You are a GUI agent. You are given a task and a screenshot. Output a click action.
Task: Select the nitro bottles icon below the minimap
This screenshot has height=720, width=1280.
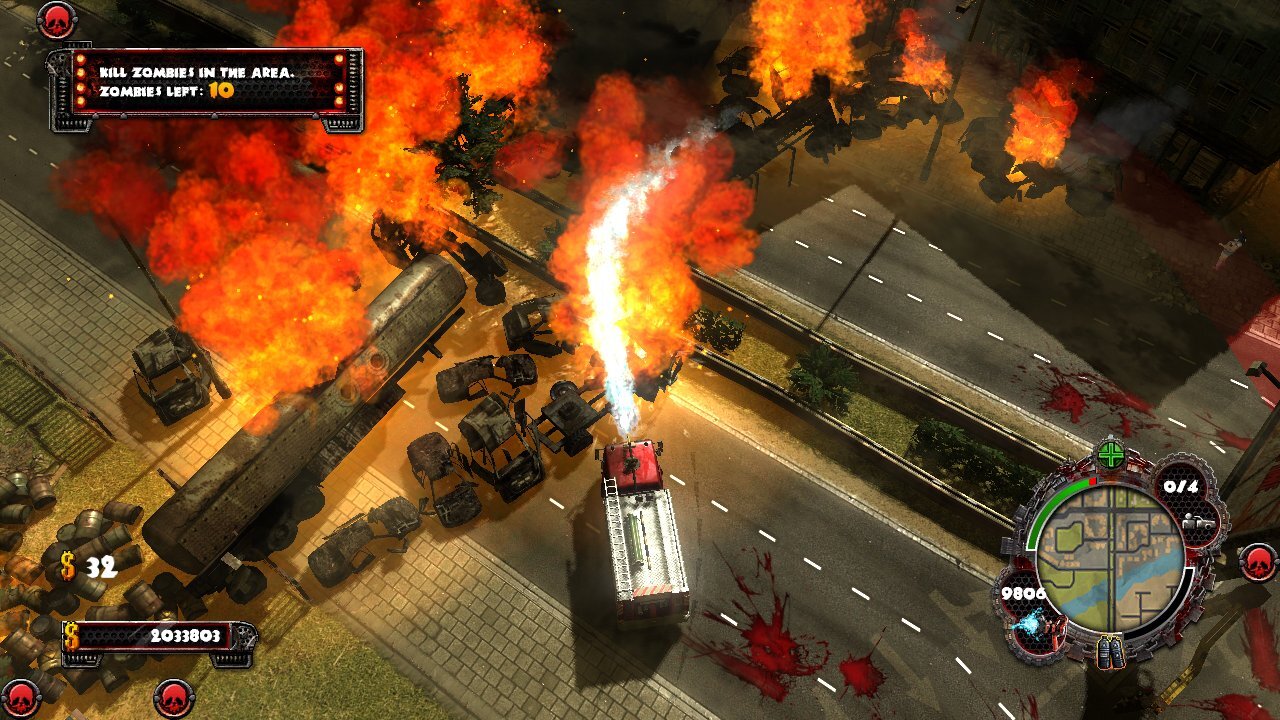coord(1110,652)
